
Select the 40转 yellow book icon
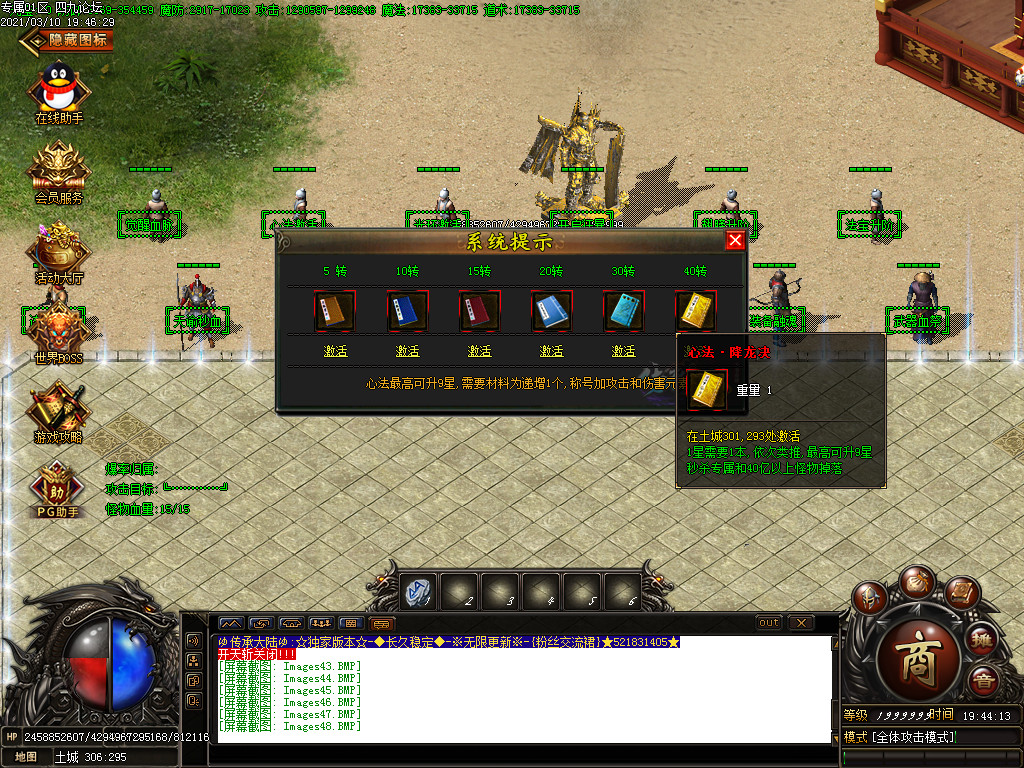pos(695,311)
